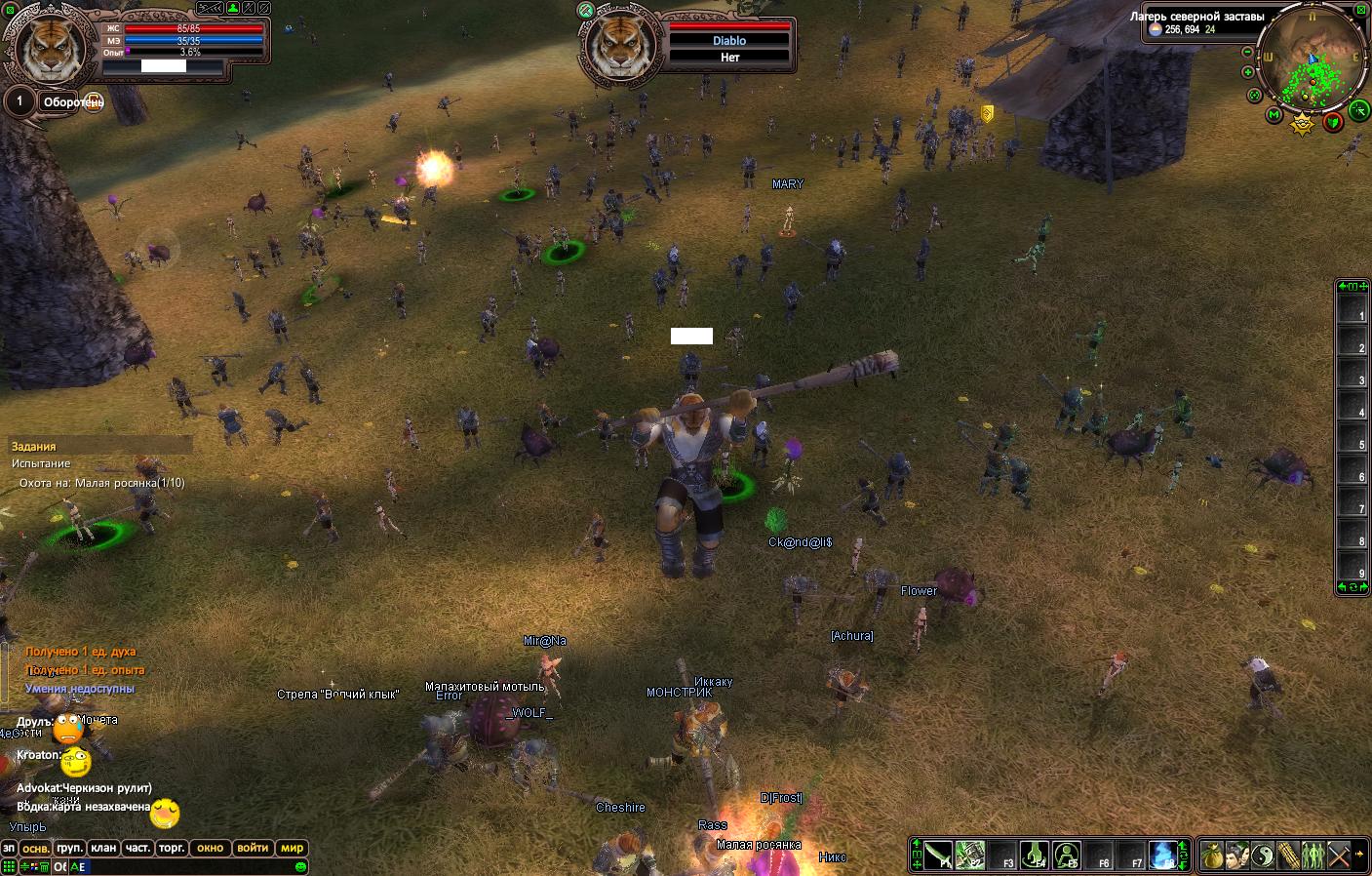Viewport: 1372px width, 876px height.
Task: Click the 'войти' chat button
Action: (253, 848)
